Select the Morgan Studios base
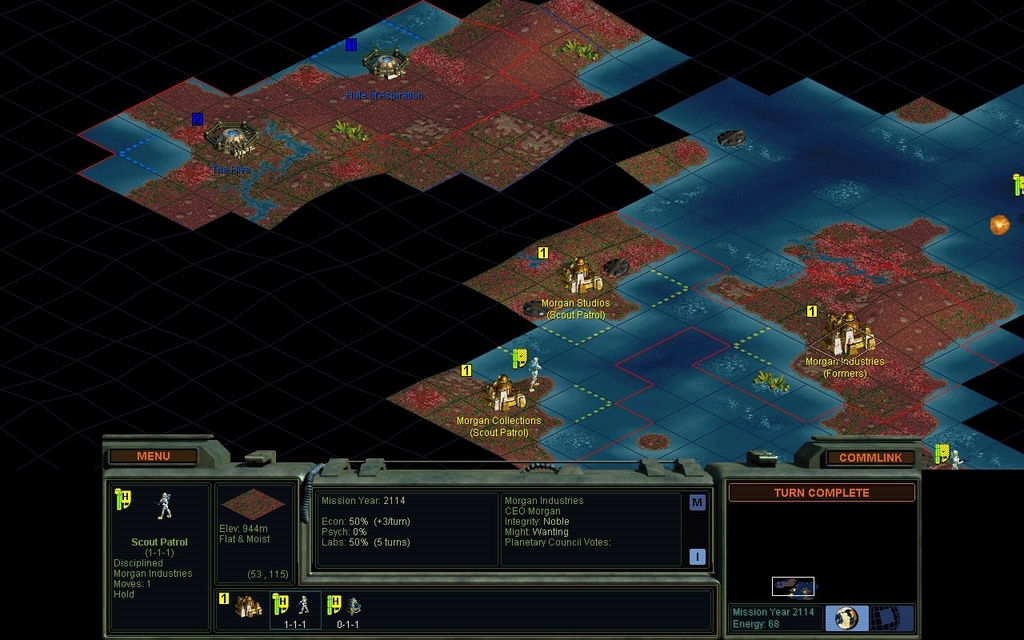Screen dimensions: 1024x640 coord(577,277)
